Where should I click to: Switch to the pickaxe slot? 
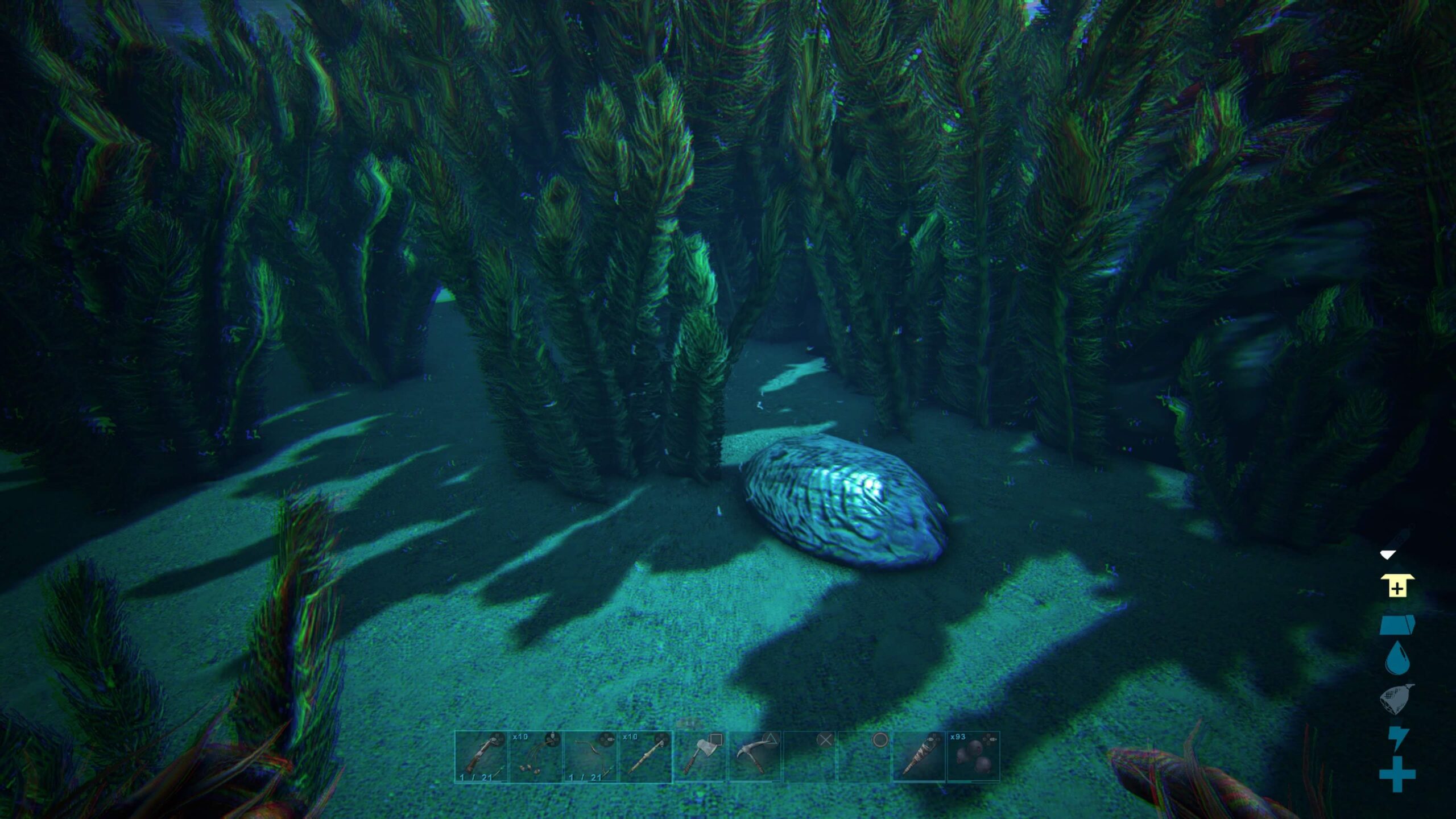pyautogui.click(x=754, y=756)
